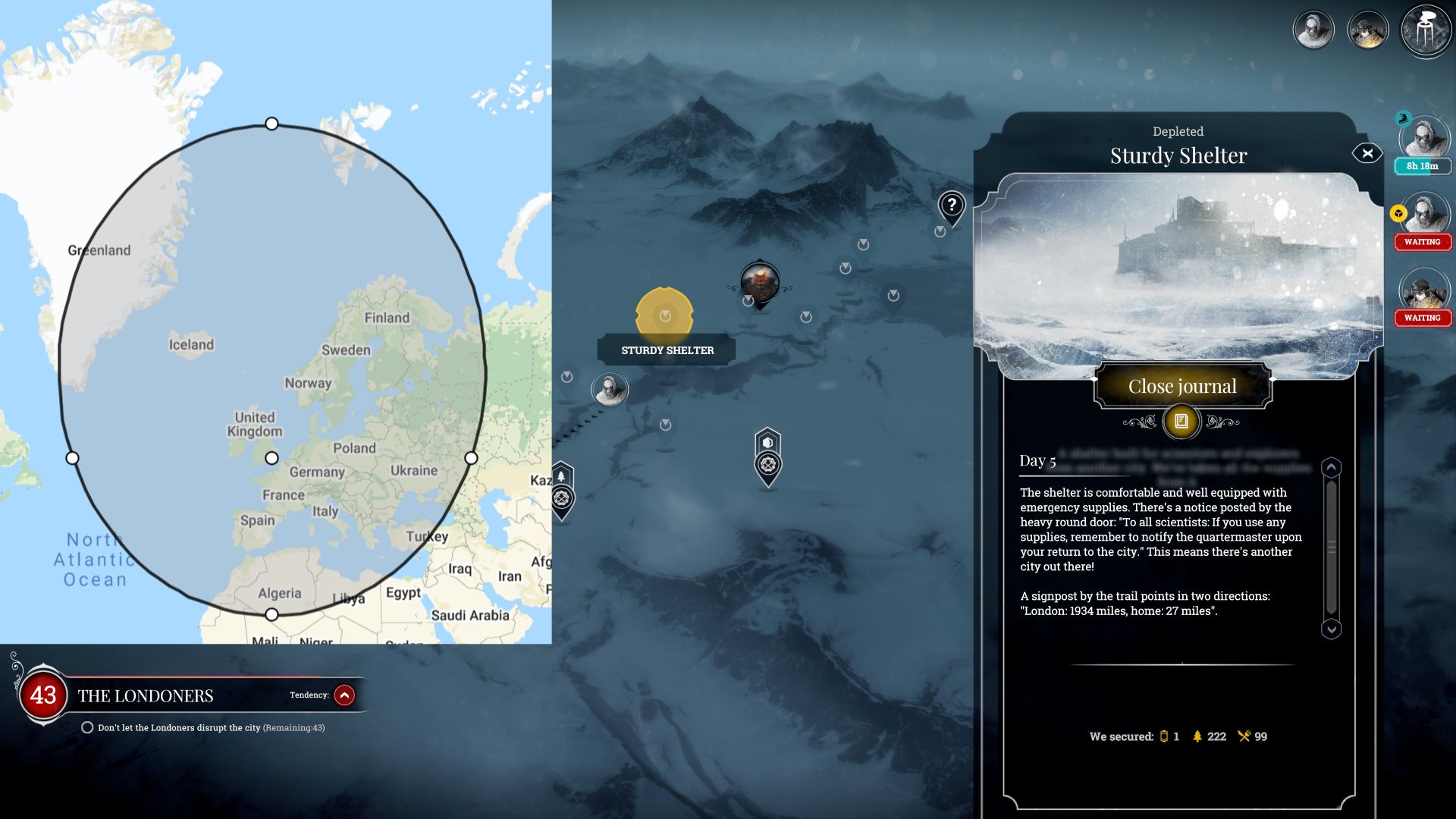The width and height of the screenshot is (1456, 819).
Task: Click the cogwheel settlement marker on the map
Action: (769, 464)
